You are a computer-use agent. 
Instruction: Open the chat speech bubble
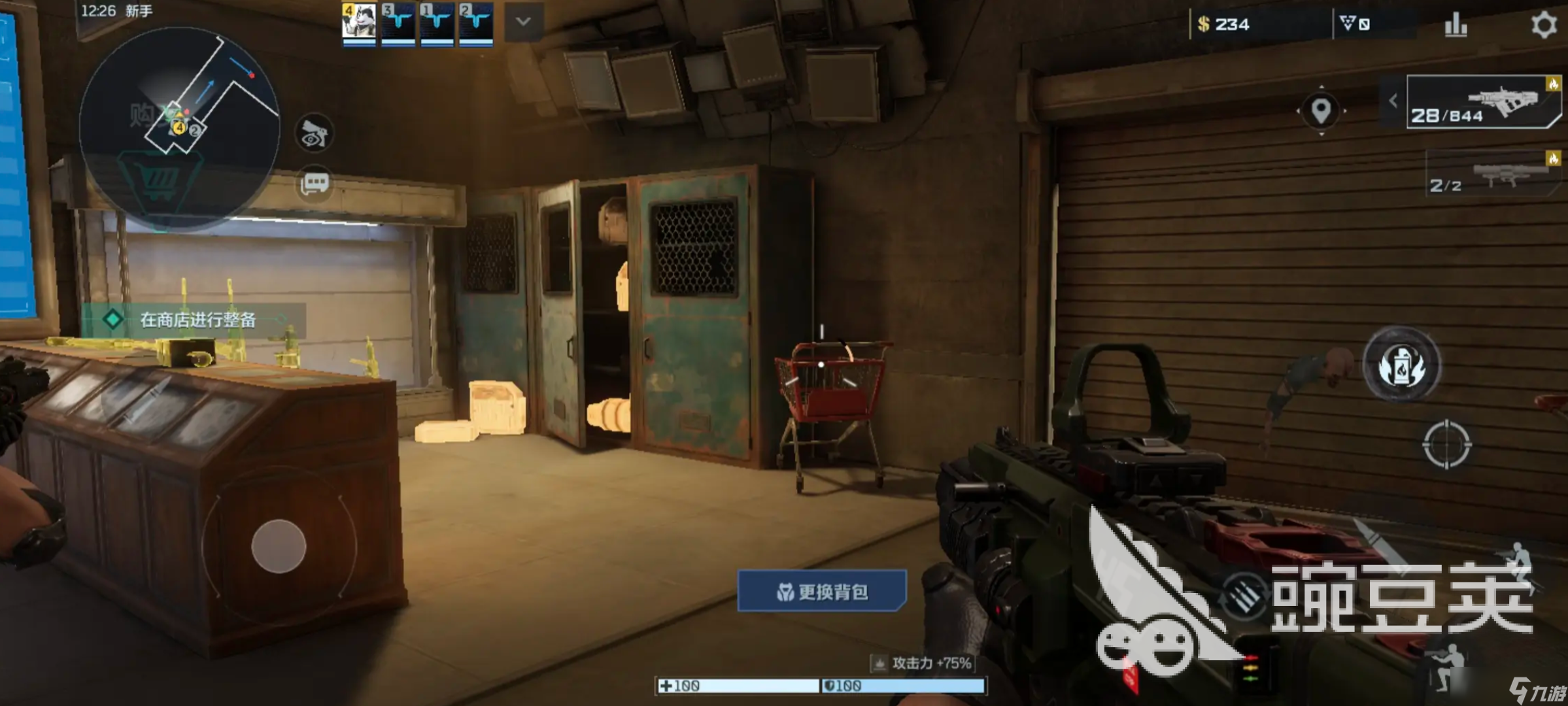(315, 183)
